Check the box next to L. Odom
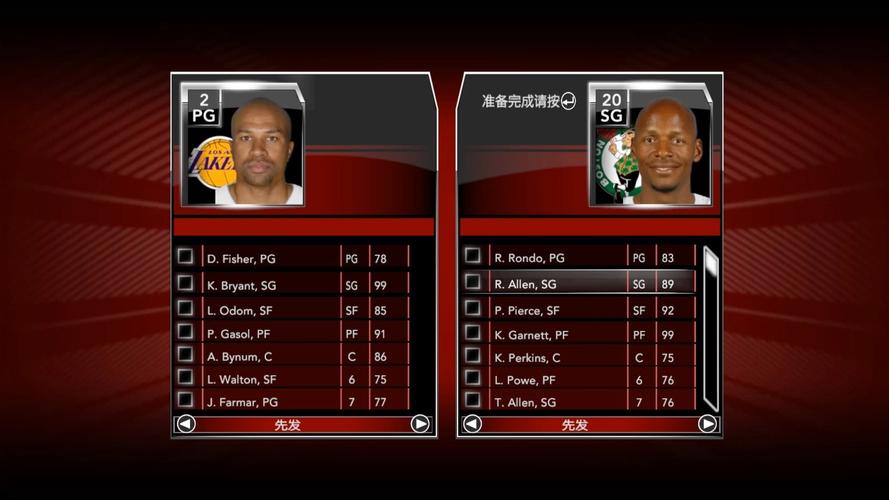This screenshot has width=889, height=500. (x=185, y=307)
